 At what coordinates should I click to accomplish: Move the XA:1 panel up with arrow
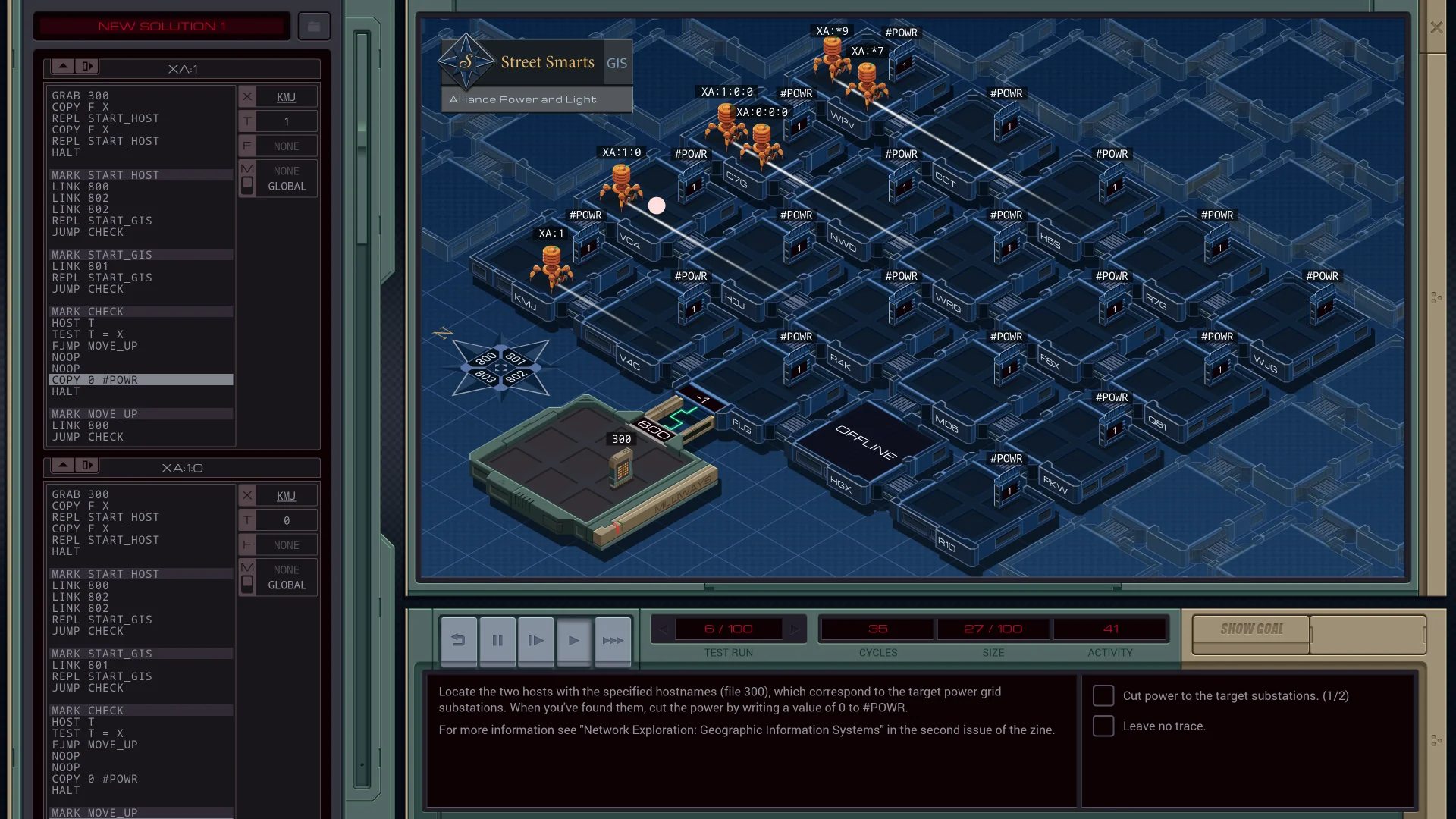64,67
